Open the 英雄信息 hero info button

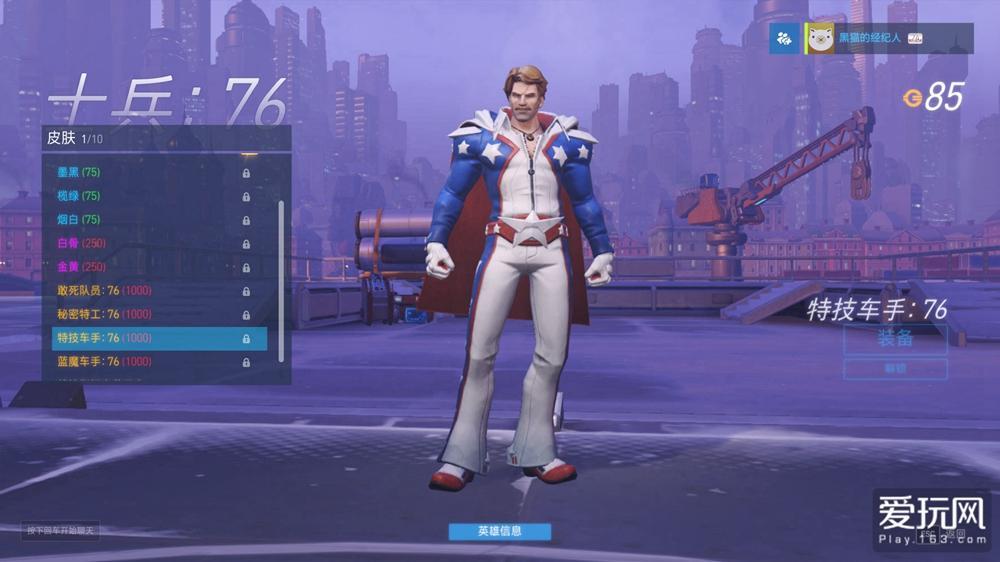point(499,531)
